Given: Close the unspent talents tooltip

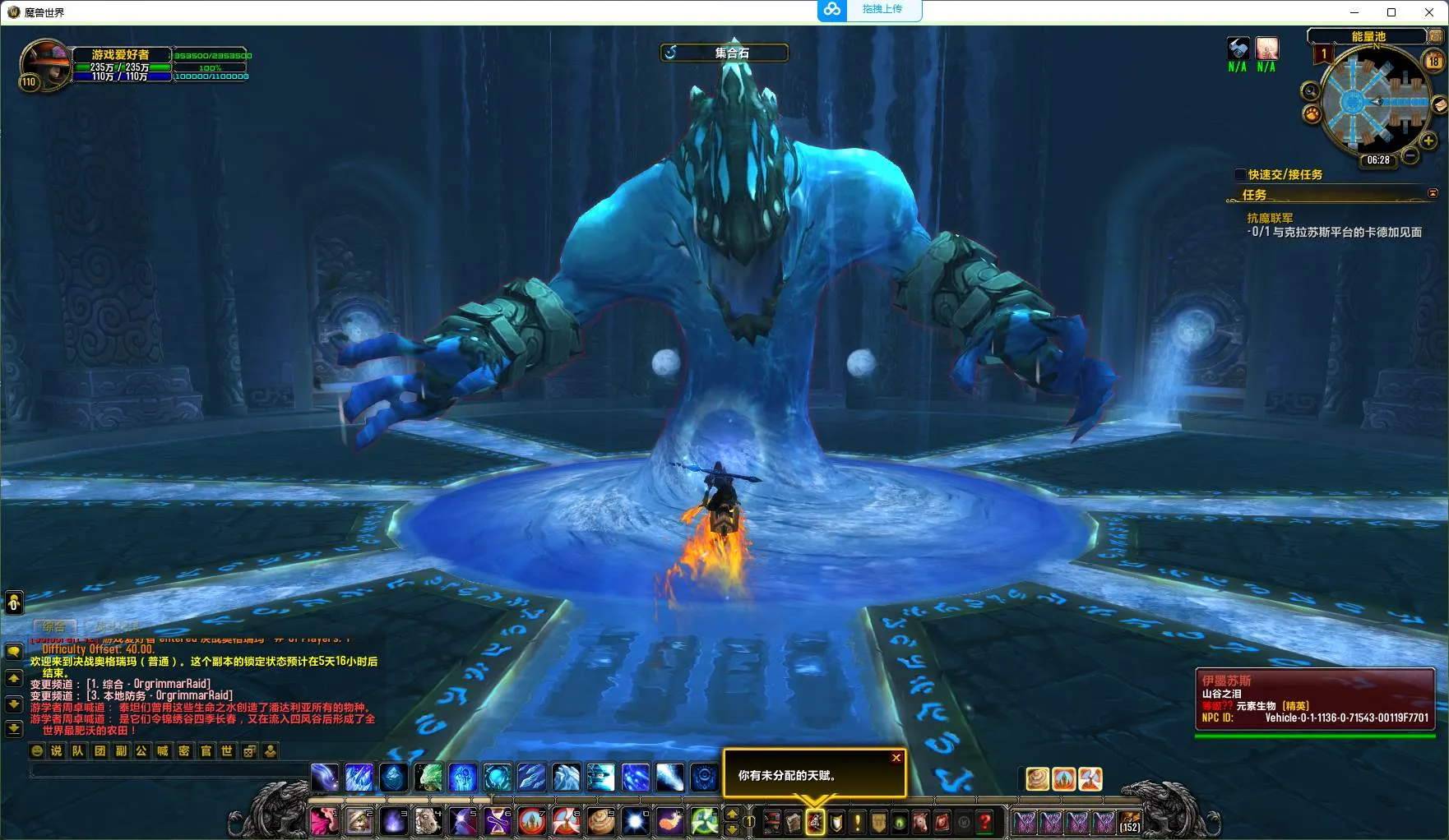Looking at the screenshot, I should [x=896, y=758].
